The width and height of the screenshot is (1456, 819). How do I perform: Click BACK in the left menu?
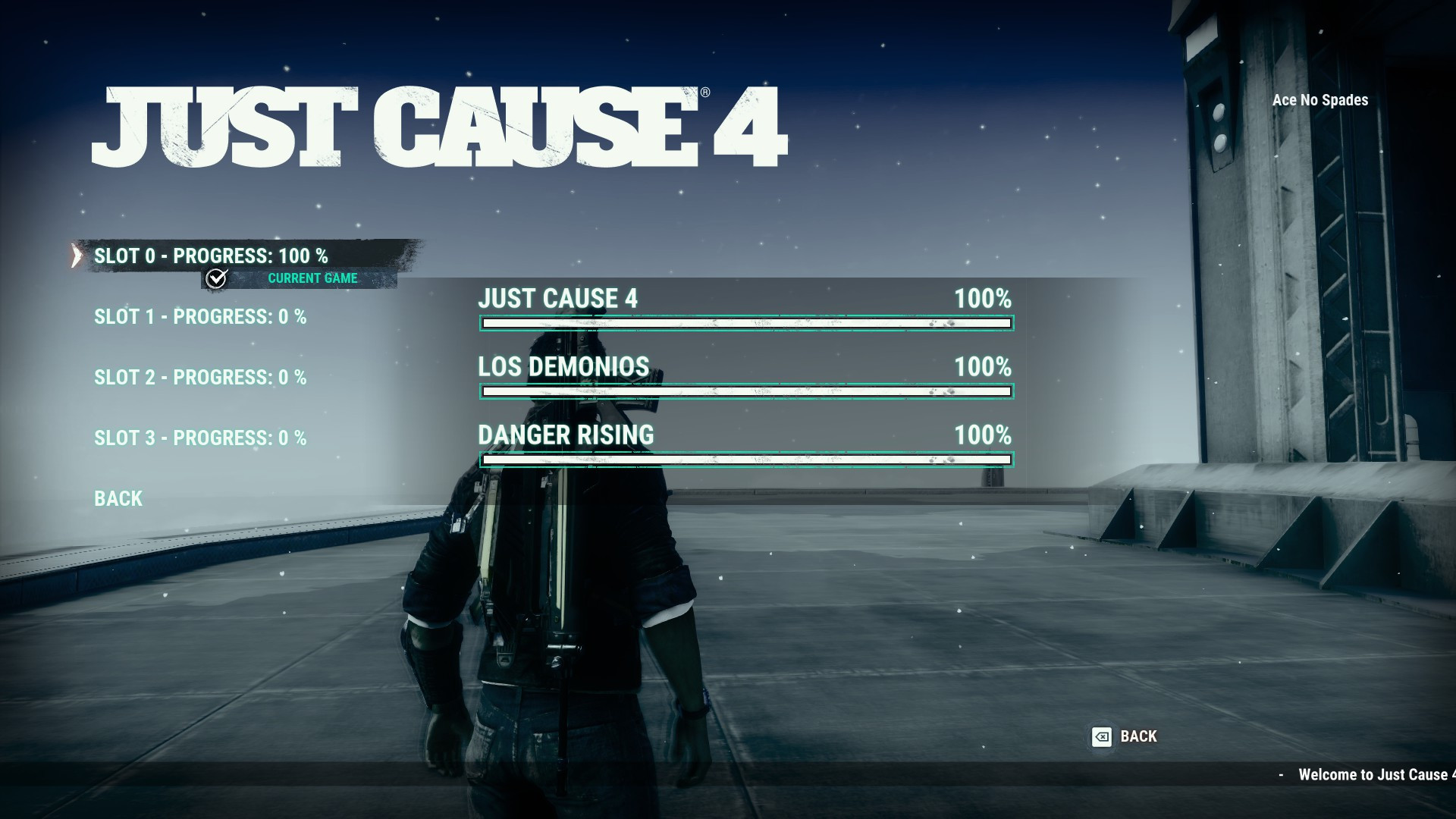[x=117, y=498]
